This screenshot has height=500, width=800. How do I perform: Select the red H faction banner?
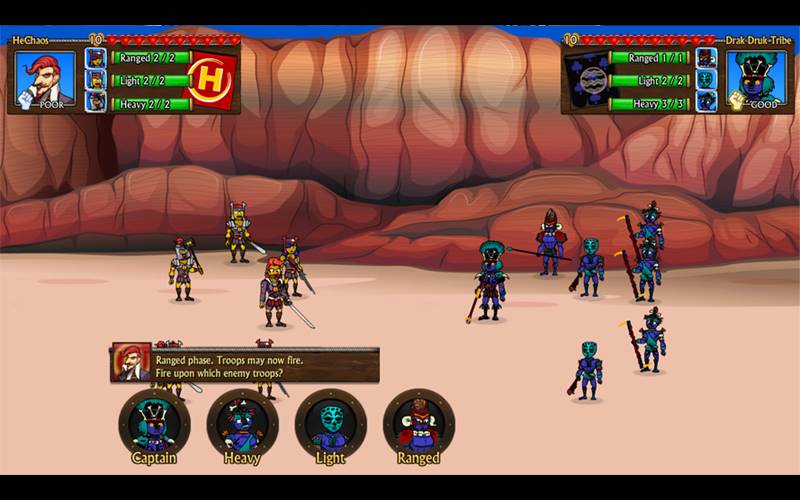pos(211,78)
